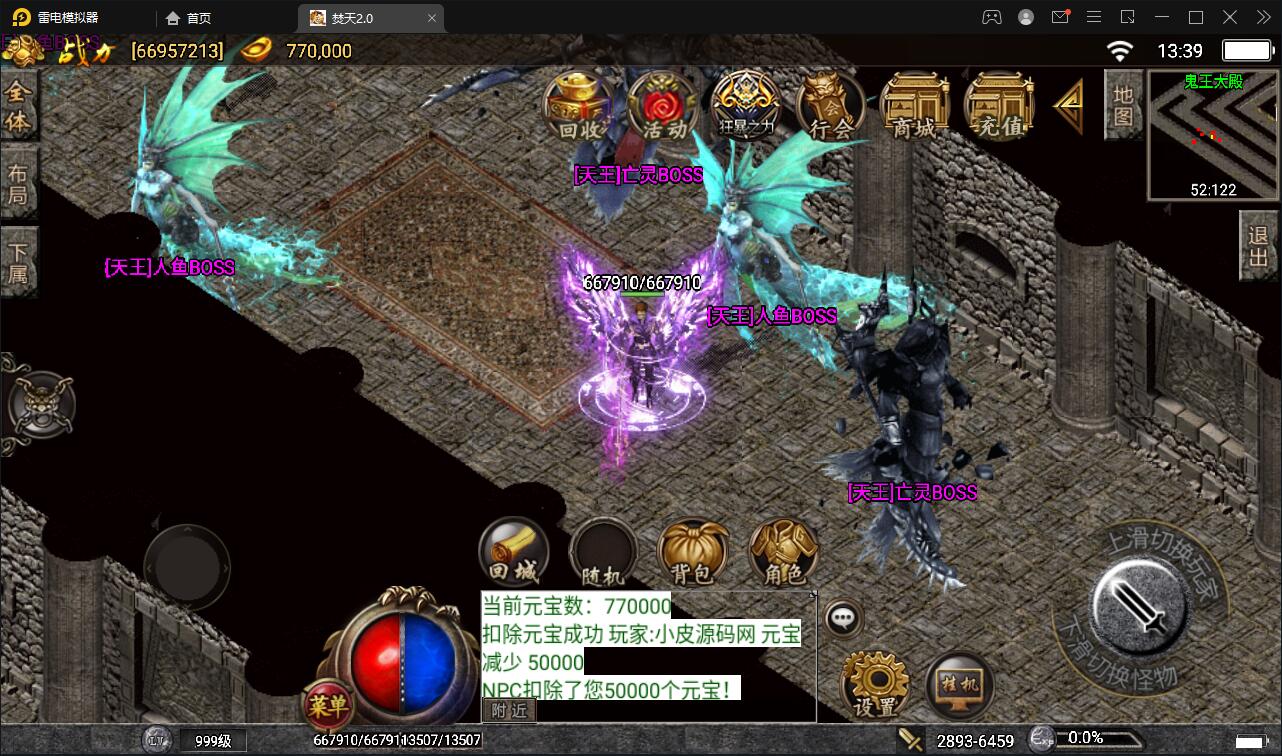This screenshot has height=756, width=1282.
Task: Select the 狂暴之力 feature icon
Action: 745,103
